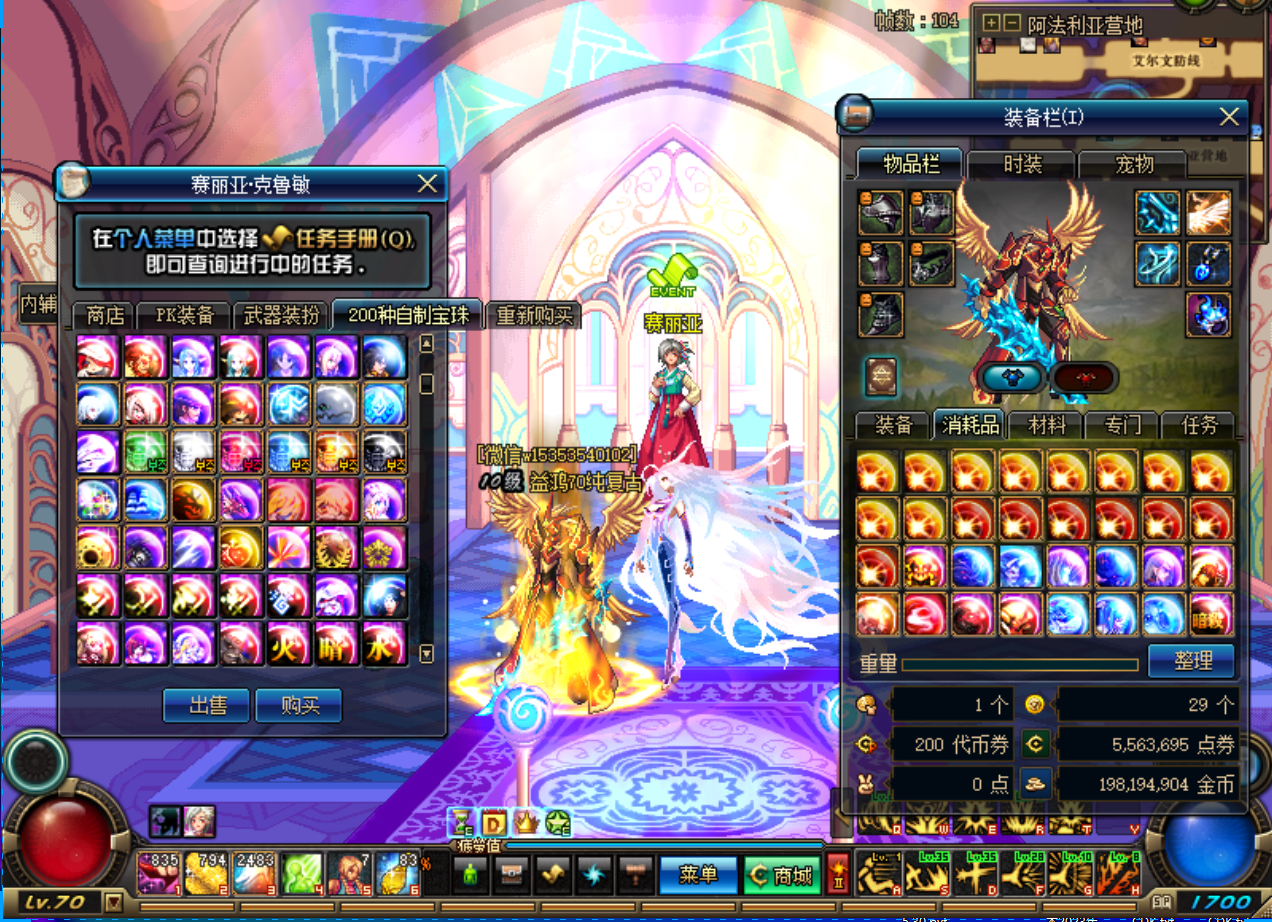Show the 装备 equipment category
Screen dimensions: 1272x922
click(893, 425)
